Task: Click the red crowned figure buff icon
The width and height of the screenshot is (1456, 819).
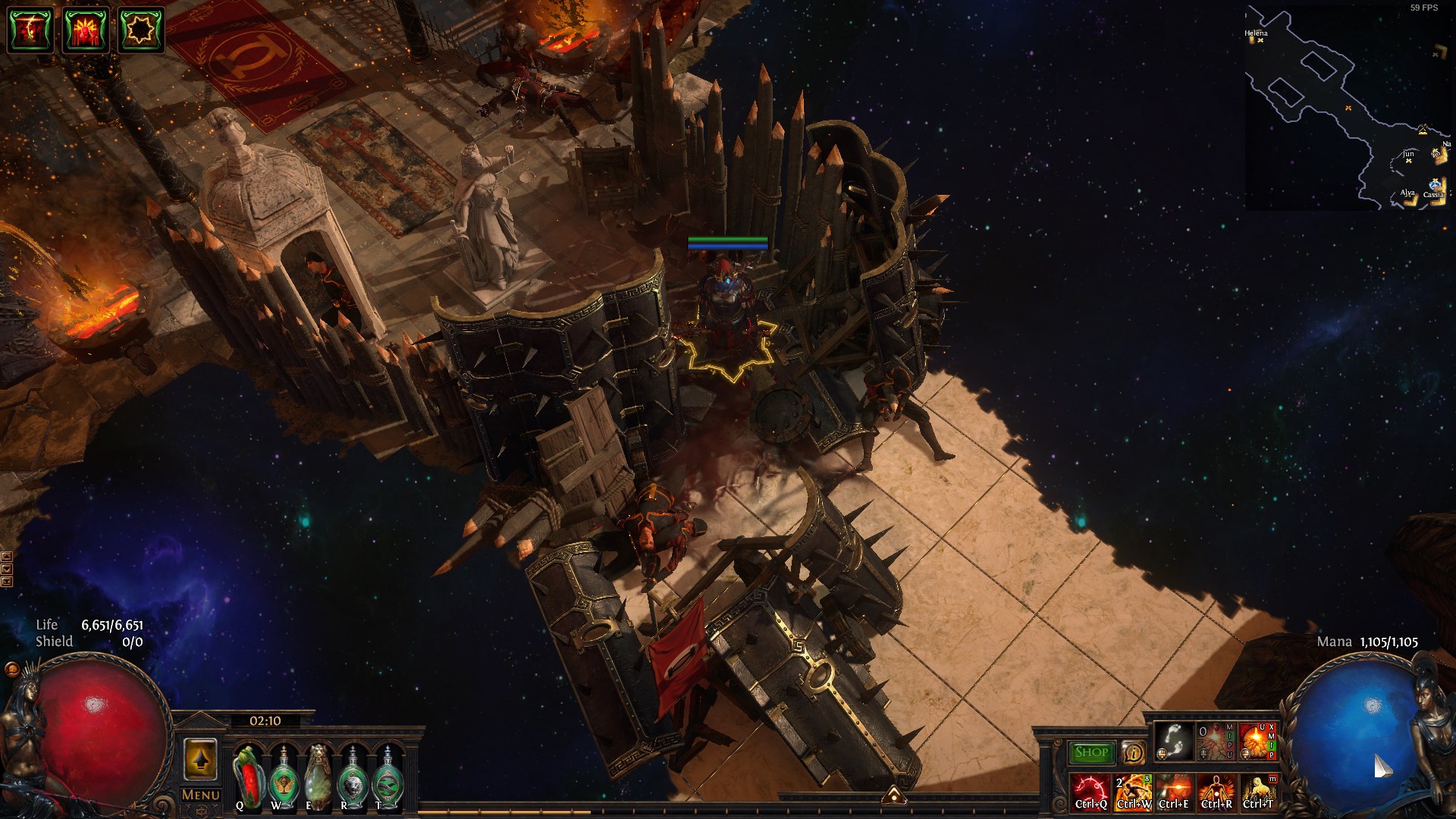Action: 86,30
